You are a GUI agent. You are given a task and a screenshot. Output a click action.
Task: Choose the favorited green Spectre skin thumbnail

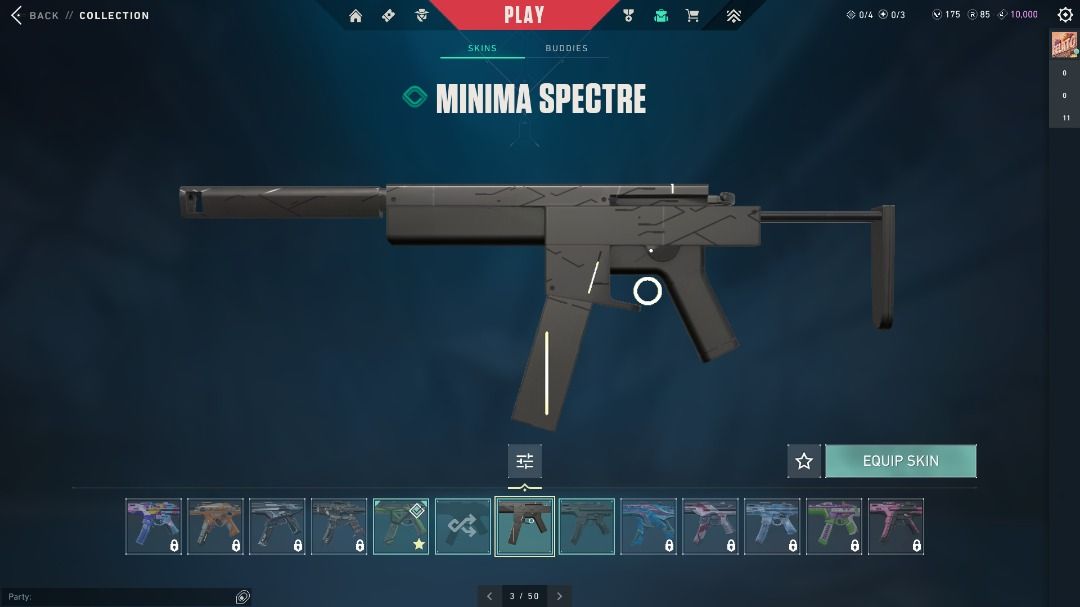[401, 526]
